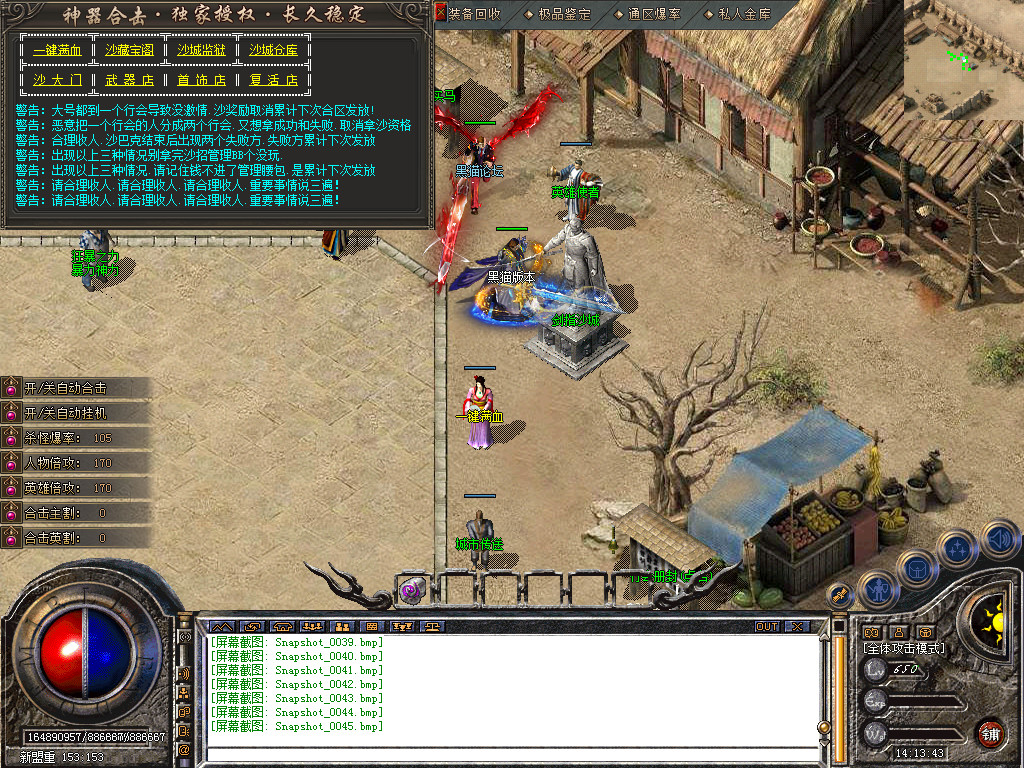Open the 装备回收 equipment recycling tab
The height and width of the screenshot is (768, 1024).
pos(475,14)
